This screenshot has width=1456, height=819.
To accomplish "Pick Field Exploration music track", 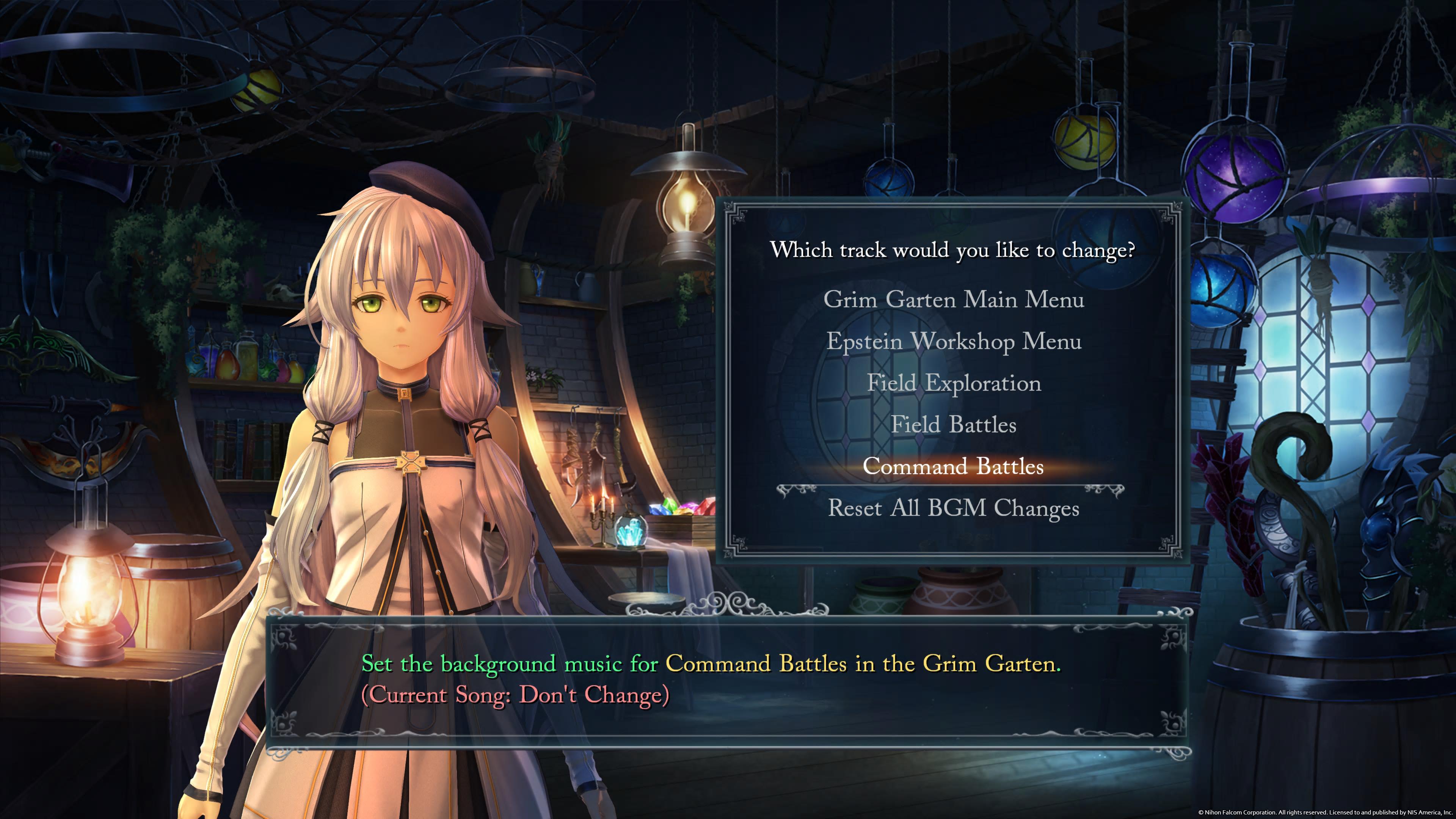I will click(x=954, y=383).
